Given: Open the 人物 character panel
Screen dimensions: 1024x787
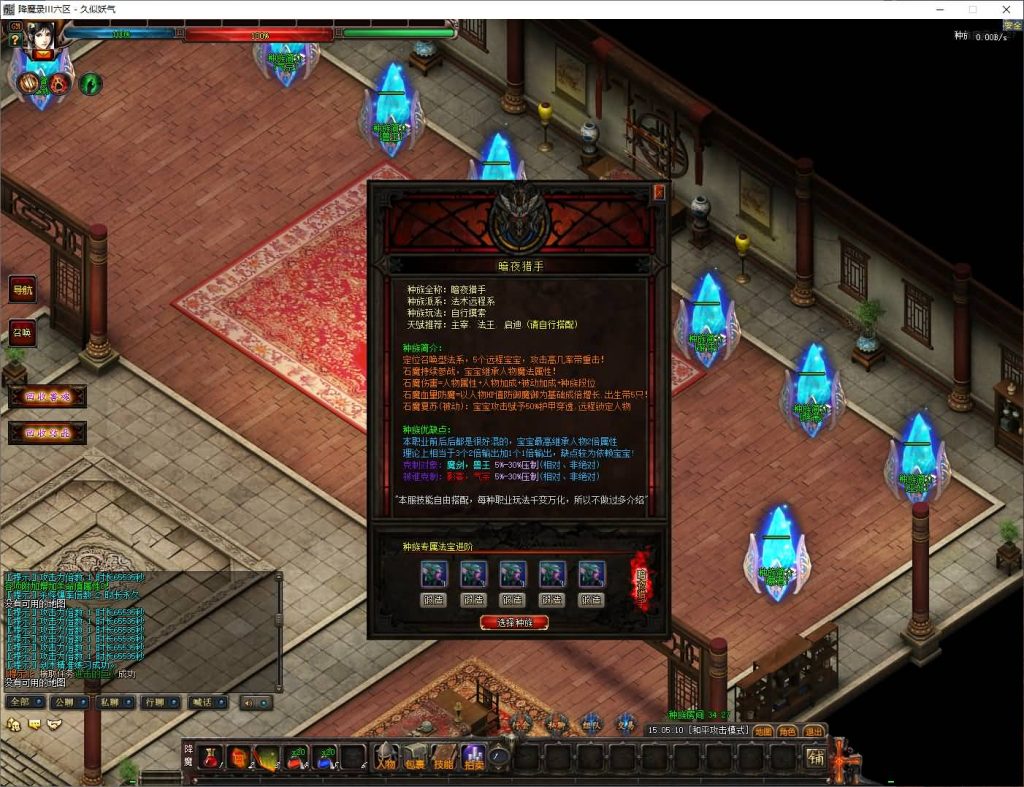Looking at the screenshot, I should click(385, 758).
